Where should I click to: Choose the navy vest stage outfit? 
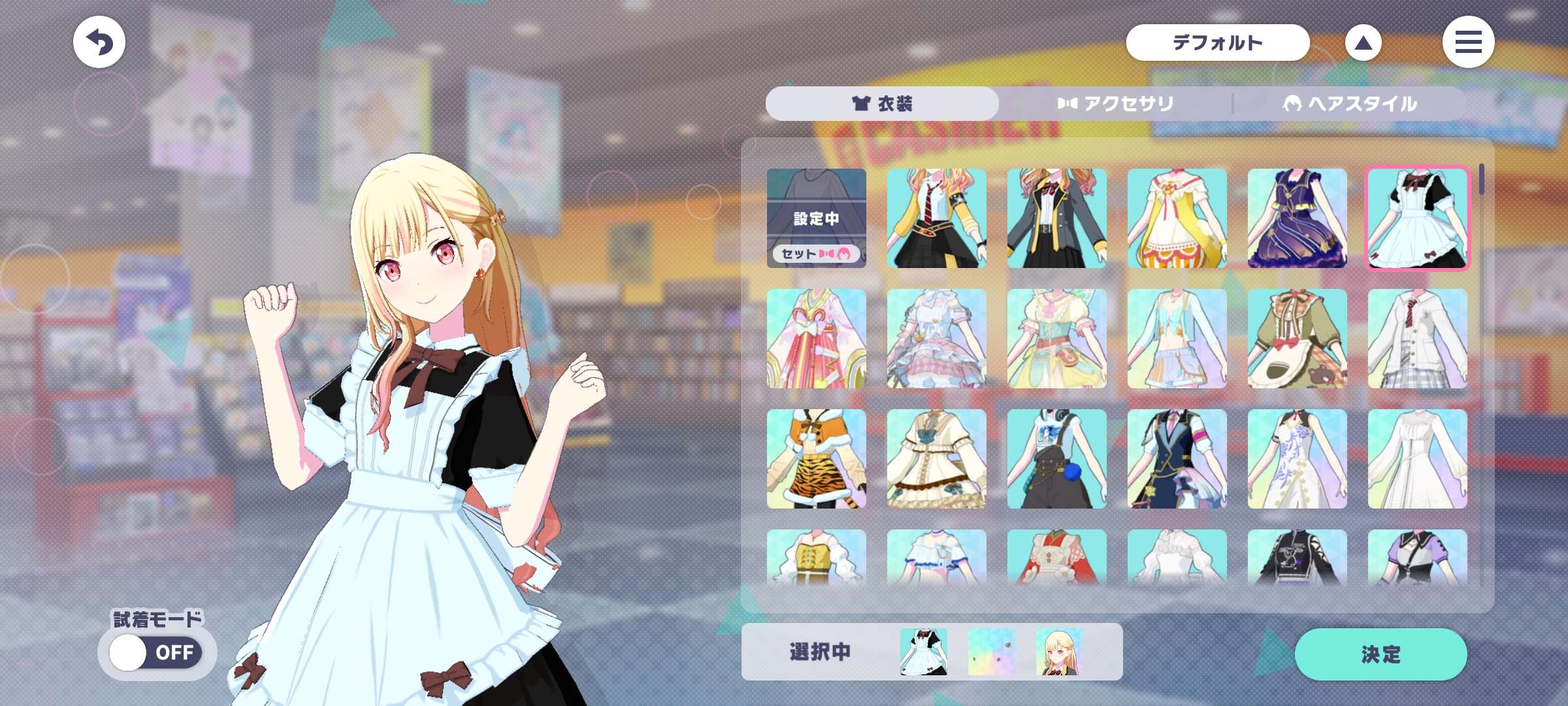click(x=1177, y=459)
